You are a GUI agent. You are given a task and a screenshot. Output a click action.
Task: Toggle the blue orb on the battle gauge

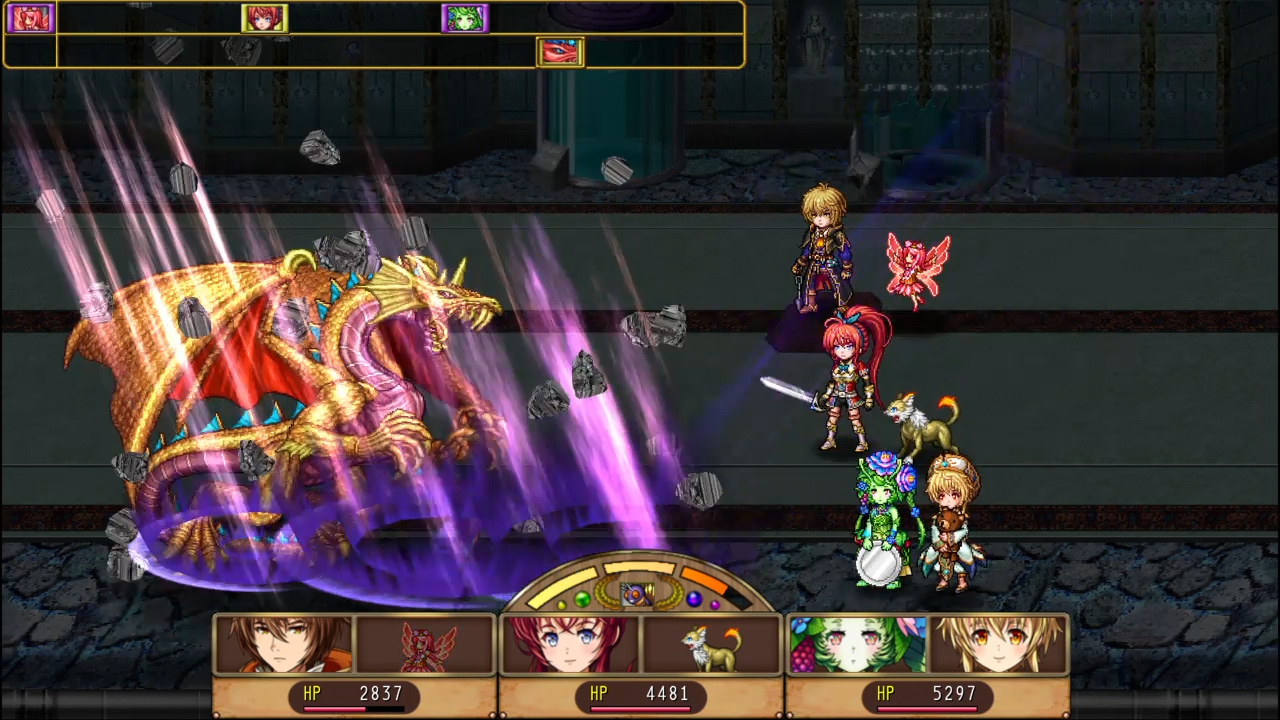[693, 597]
